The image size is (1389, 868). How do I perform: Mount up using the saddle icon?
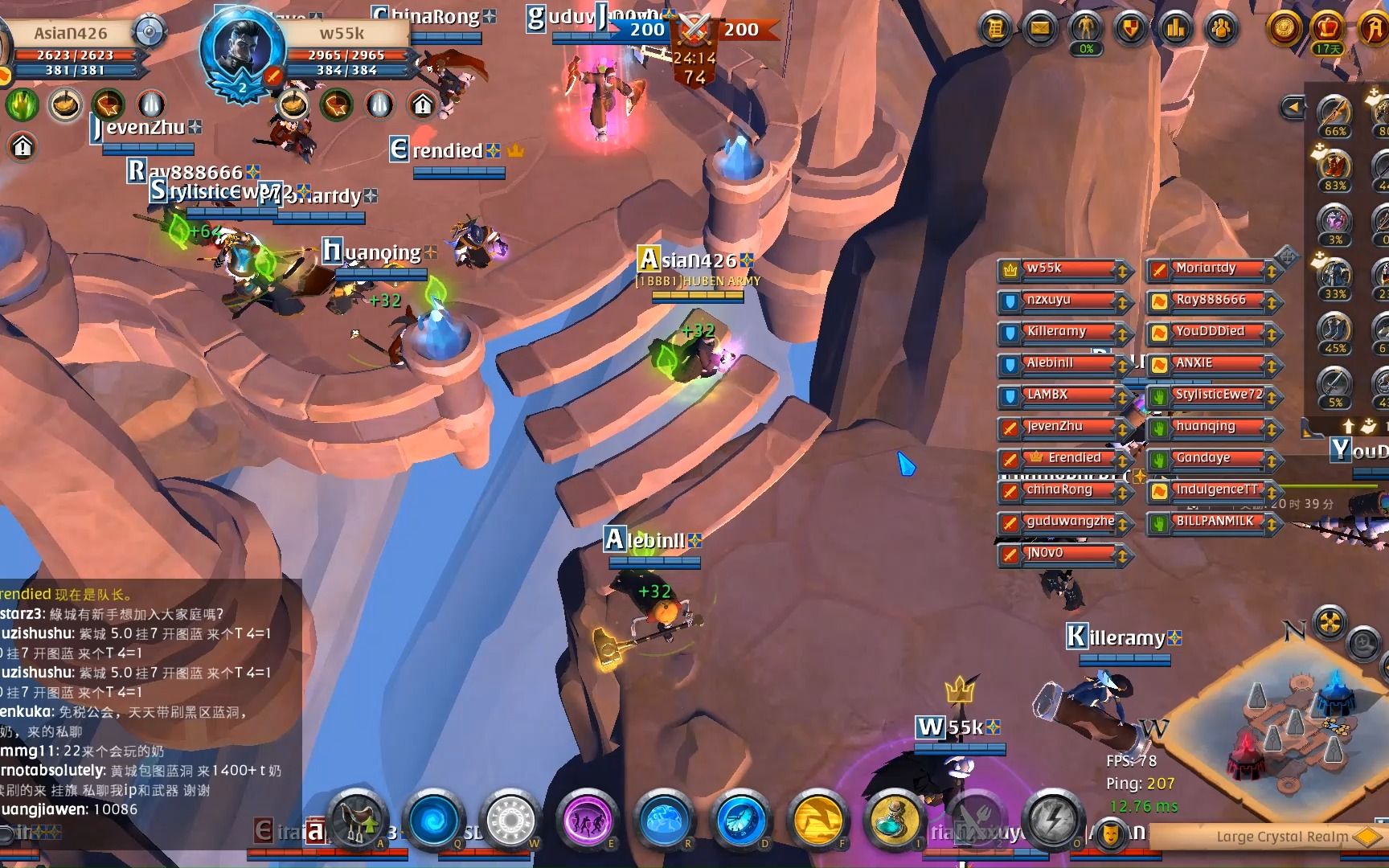358,820
